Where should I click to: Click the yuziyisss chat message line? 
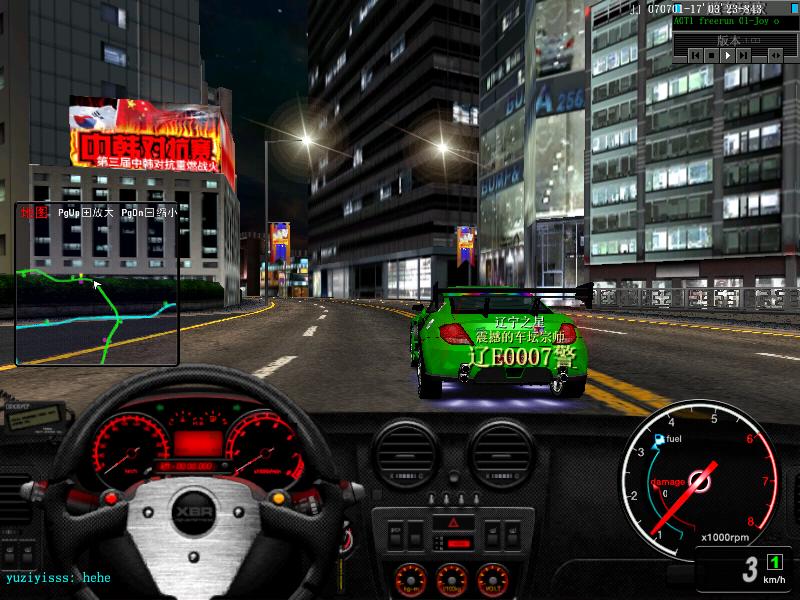[57, 578]
